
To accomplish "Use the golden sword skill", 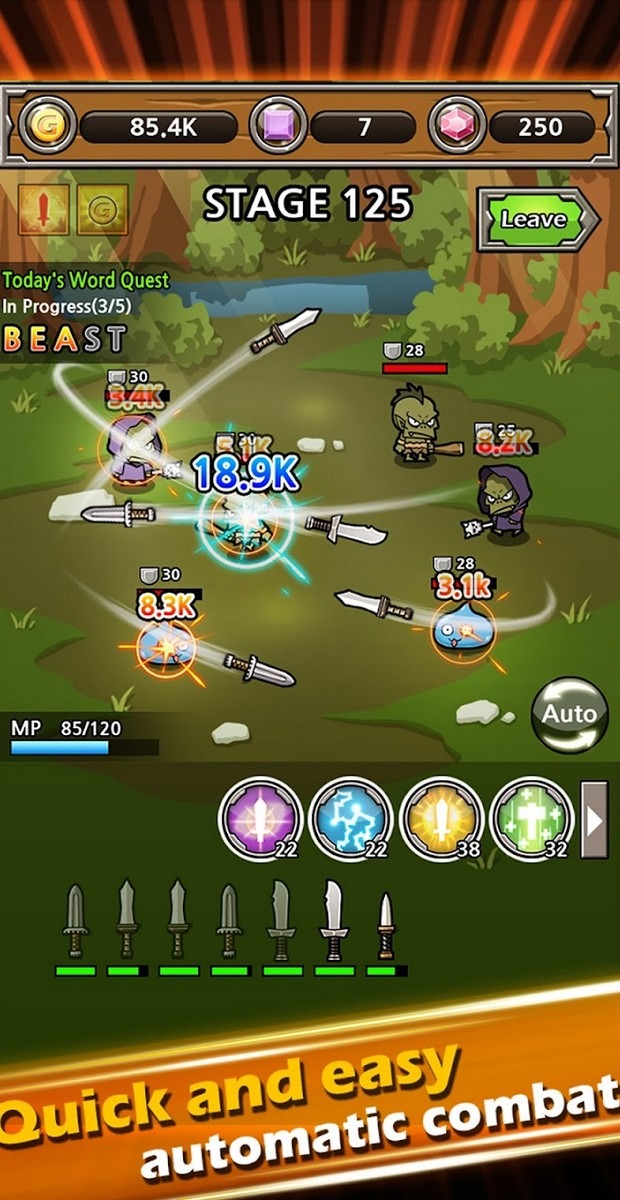I will pos(441,818).
